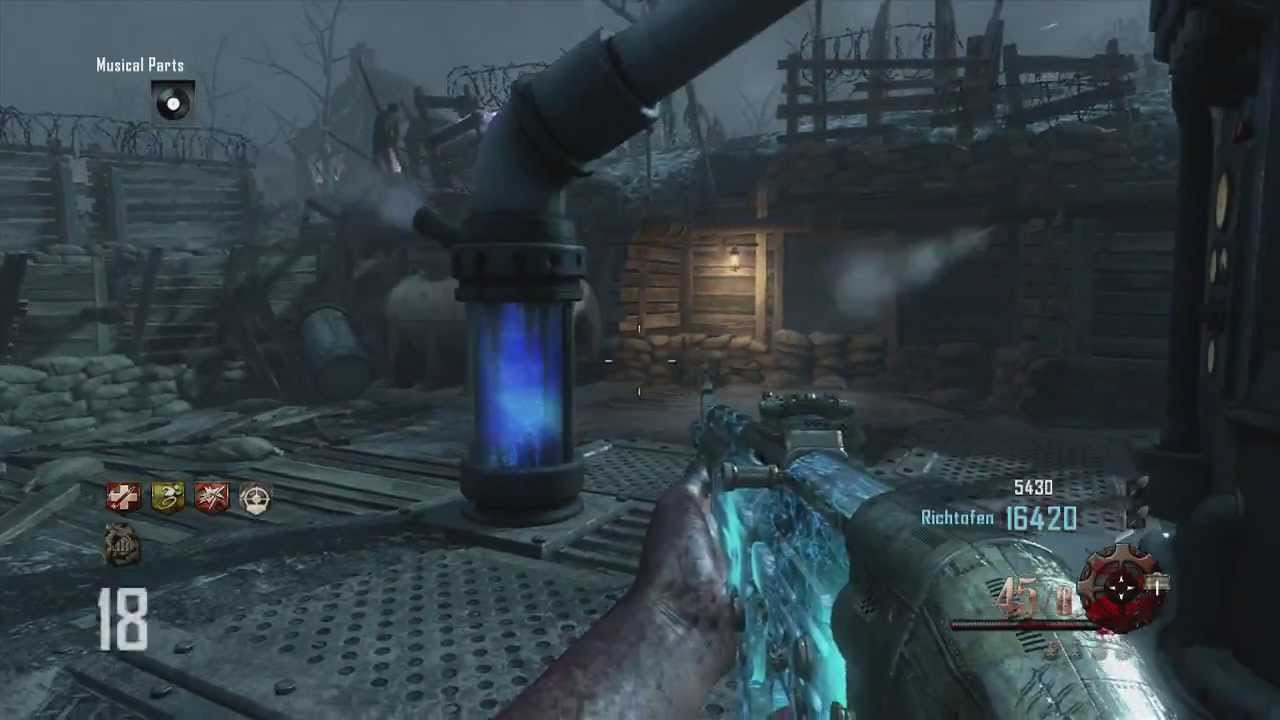Click the gray crosshair Deadshot perk icon
This screenshot has height=720, width=1280.
(x=255, y=497)
